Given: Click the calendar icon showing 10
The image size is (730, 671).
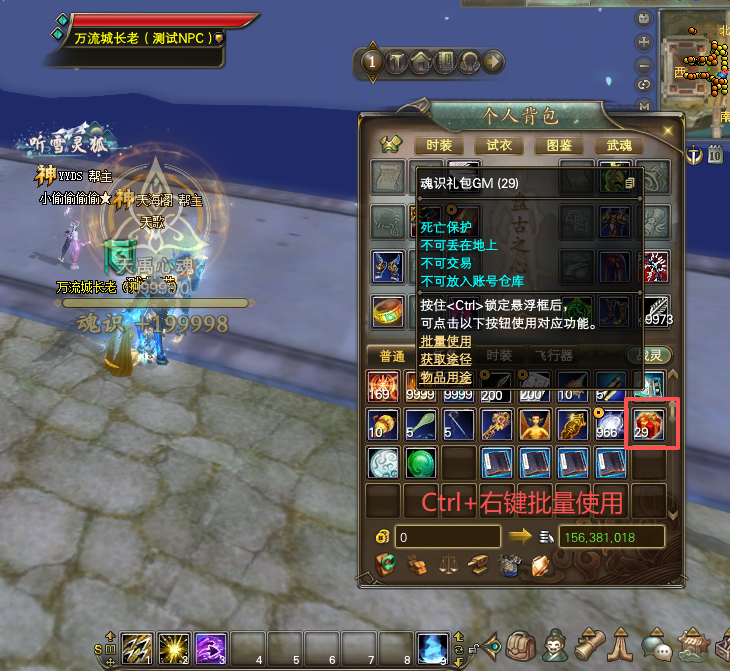Looking at the screenshot, I should click(715, 154).
